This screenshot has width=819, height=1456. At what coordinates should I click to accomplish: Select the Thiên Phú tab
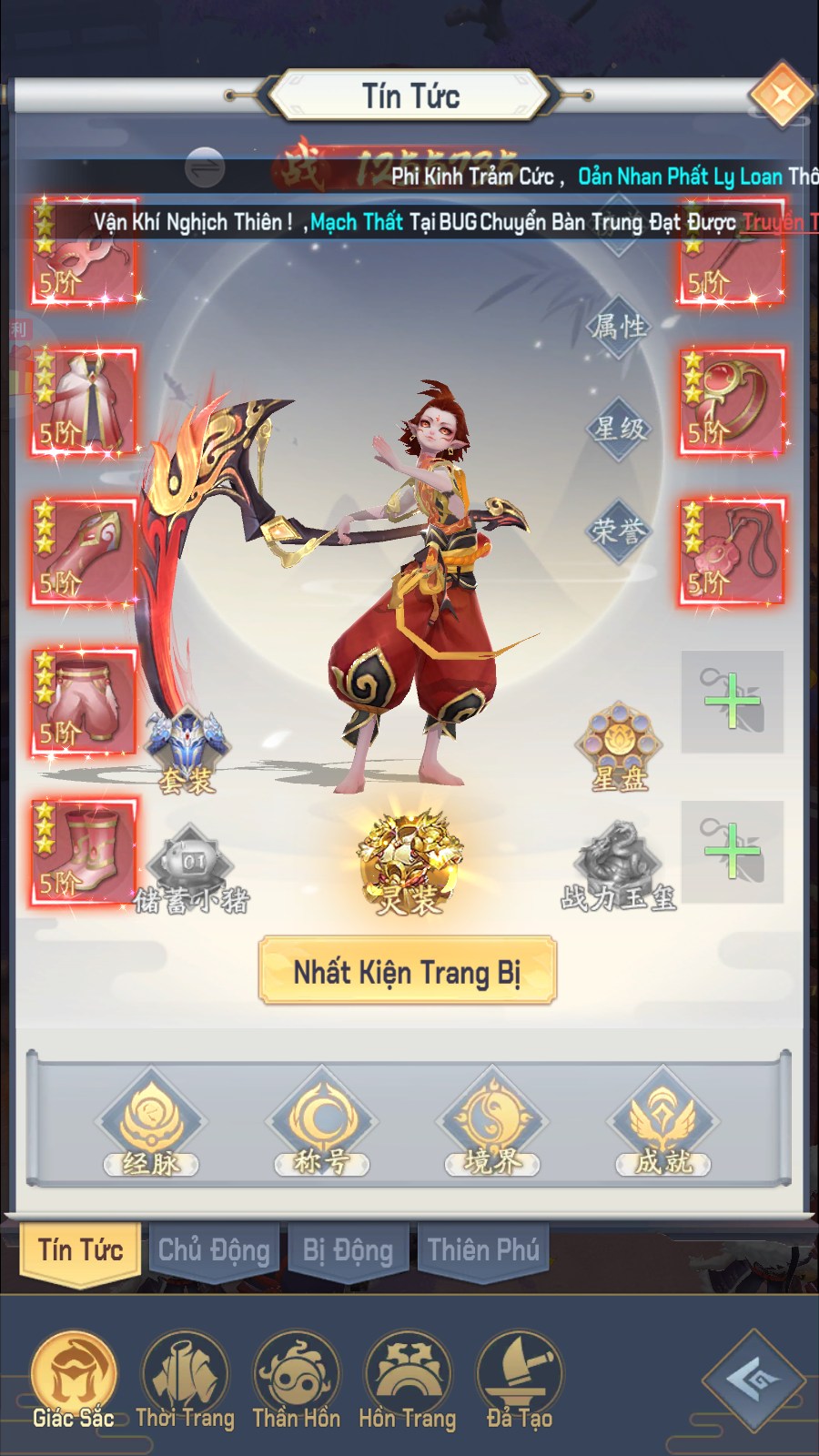point(483,1250)
